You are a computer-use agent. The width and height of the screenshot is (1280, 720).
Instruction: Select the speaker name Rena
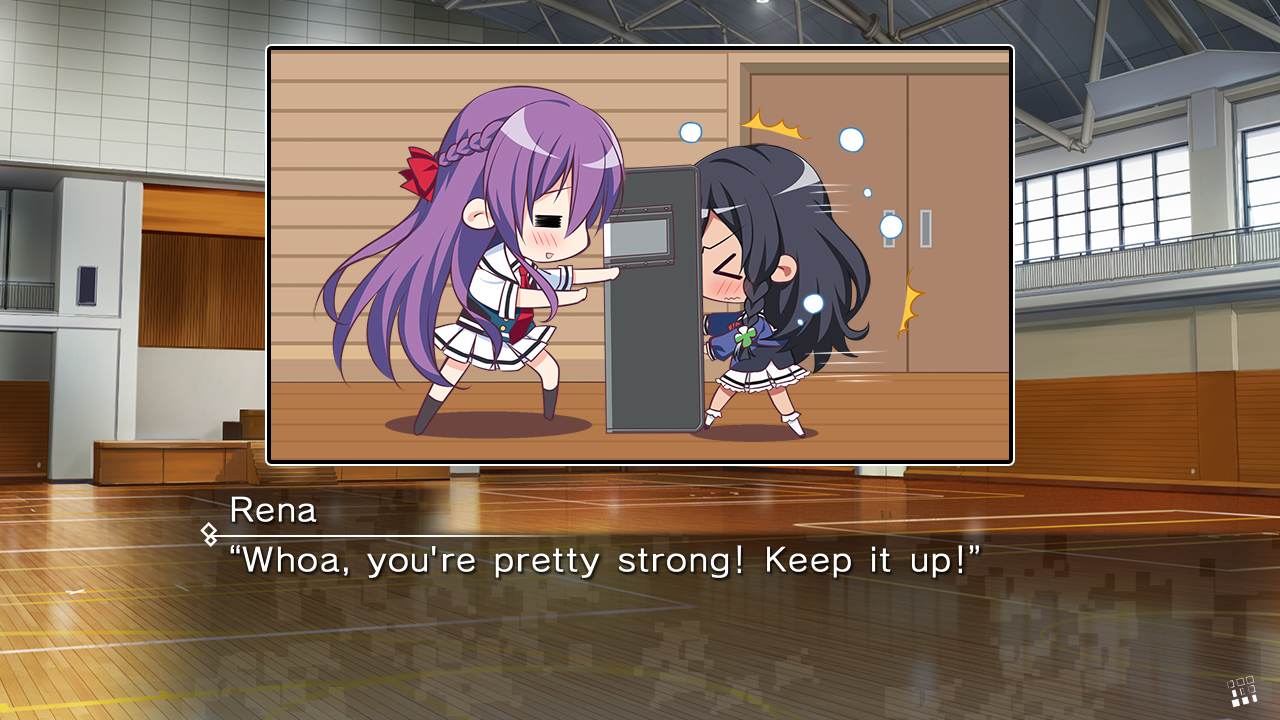pyautogui.click(x=273, y=510)
